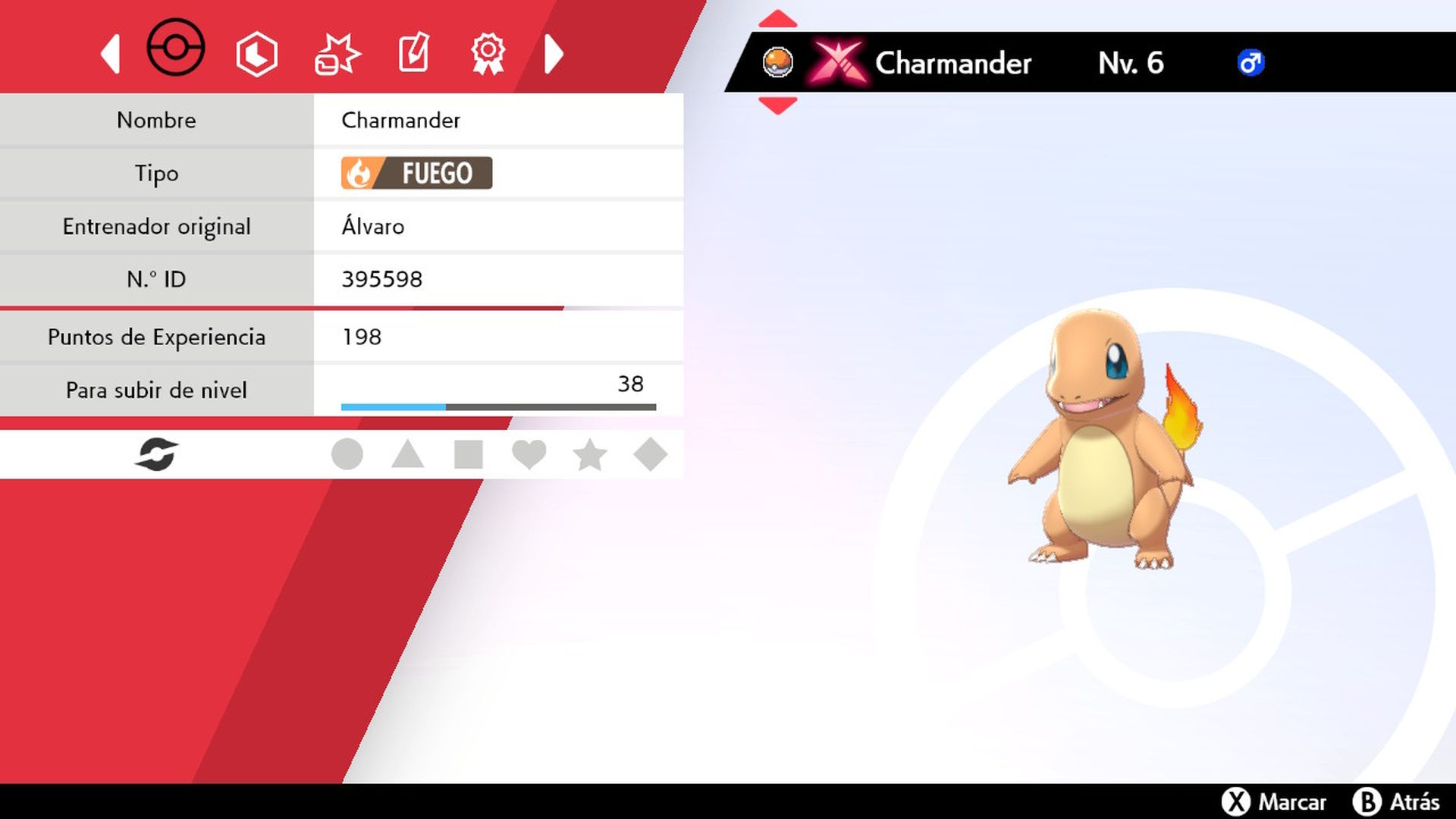Open the Trainer memo notepad icon
Screen dimensions: 1456x819
[413, 52]
